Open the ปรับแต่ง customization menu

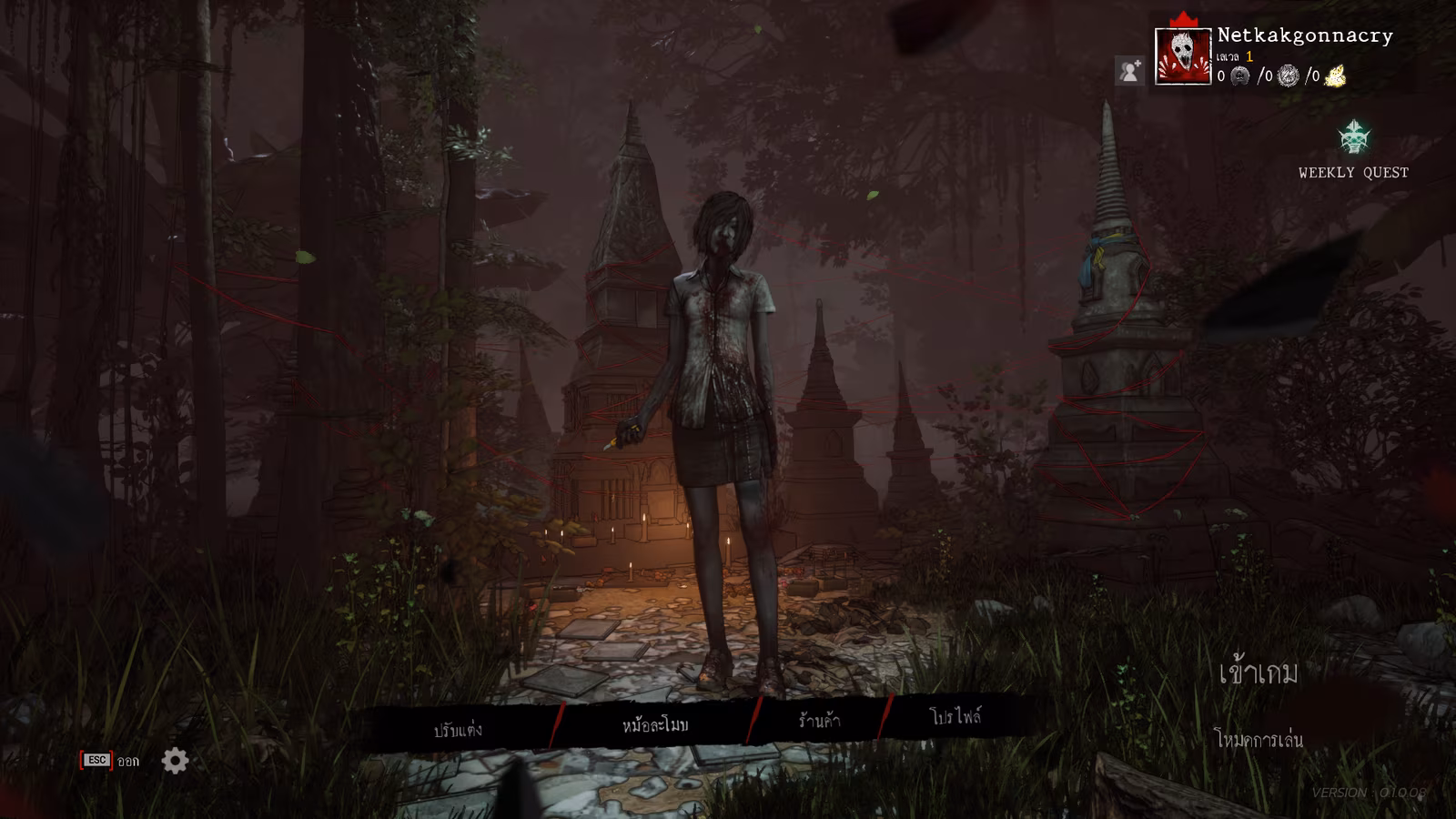pos(458,730)
